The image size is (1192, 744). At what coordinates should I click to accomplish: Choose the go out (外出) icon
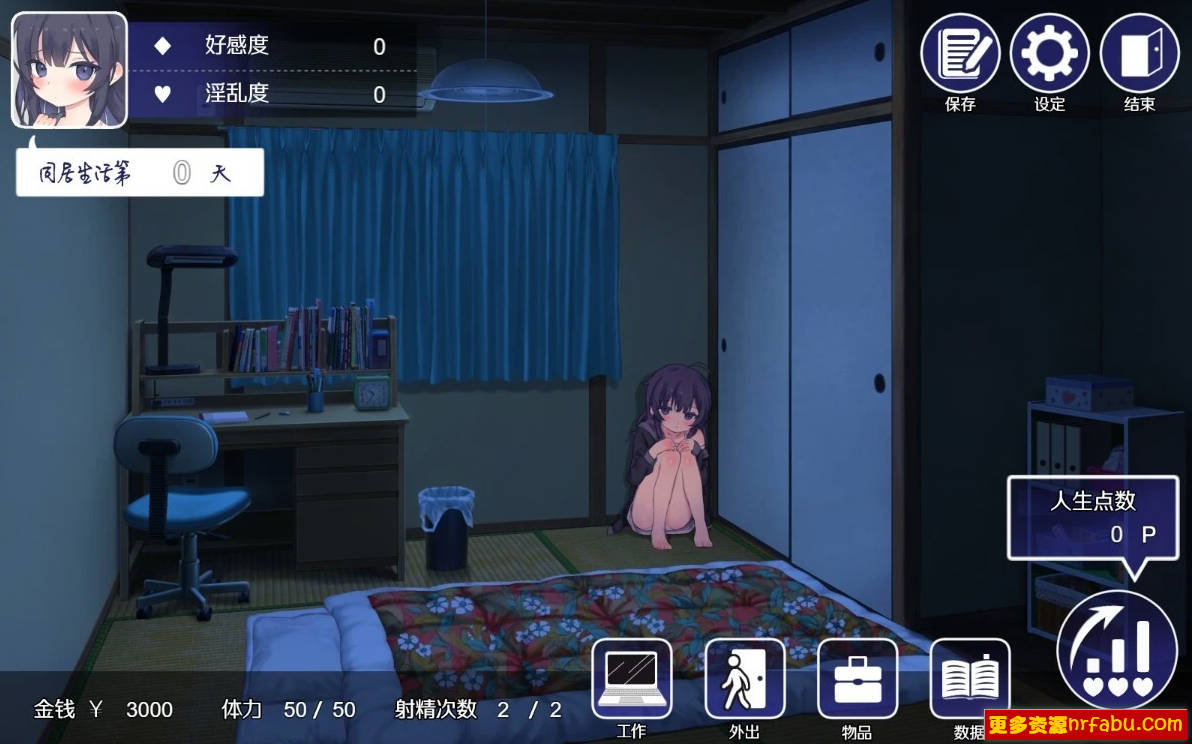pos(744,678)
